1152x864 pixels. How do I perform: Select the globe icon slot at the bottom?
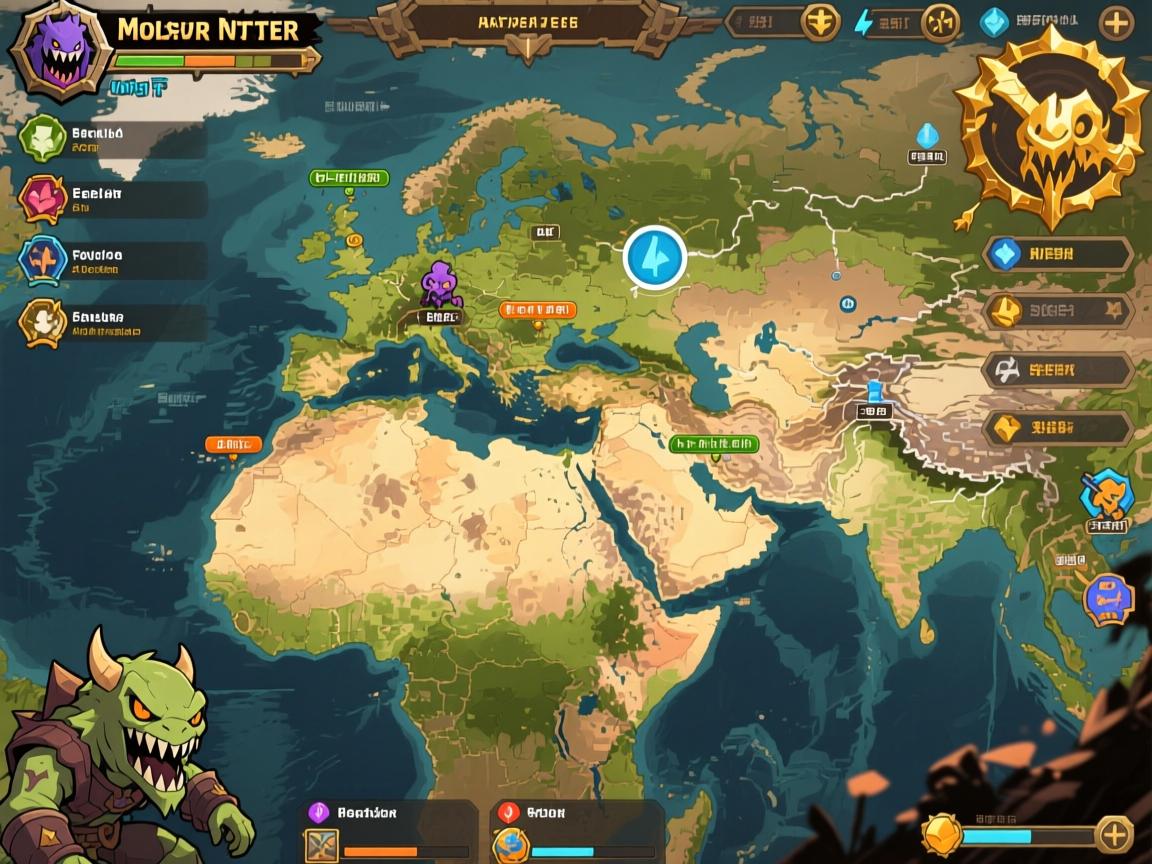[x=511, y=845]
